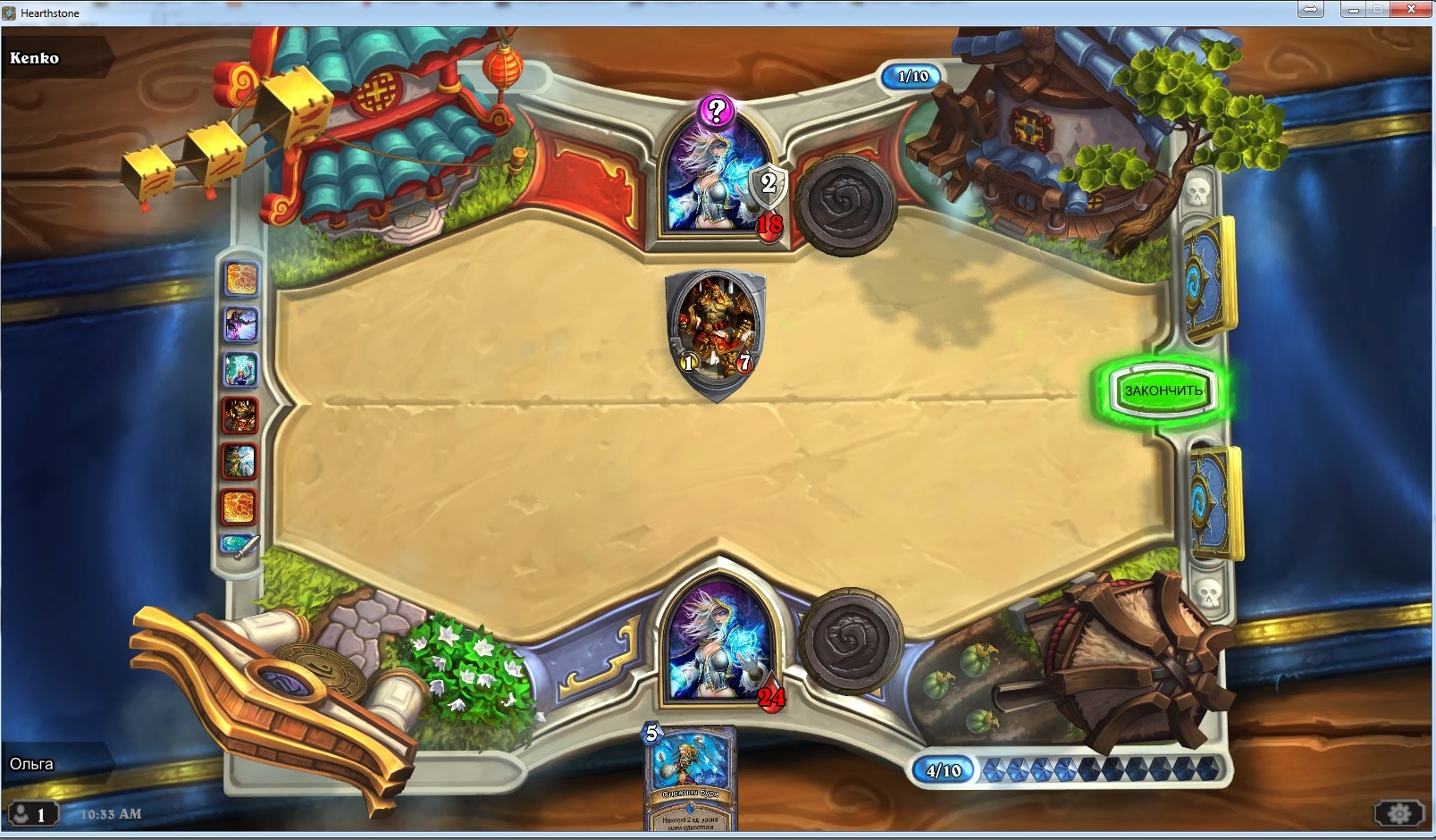Click the enemy's purple question-mark secret icon
1436x840 pixels.
(x=716, y=111)
